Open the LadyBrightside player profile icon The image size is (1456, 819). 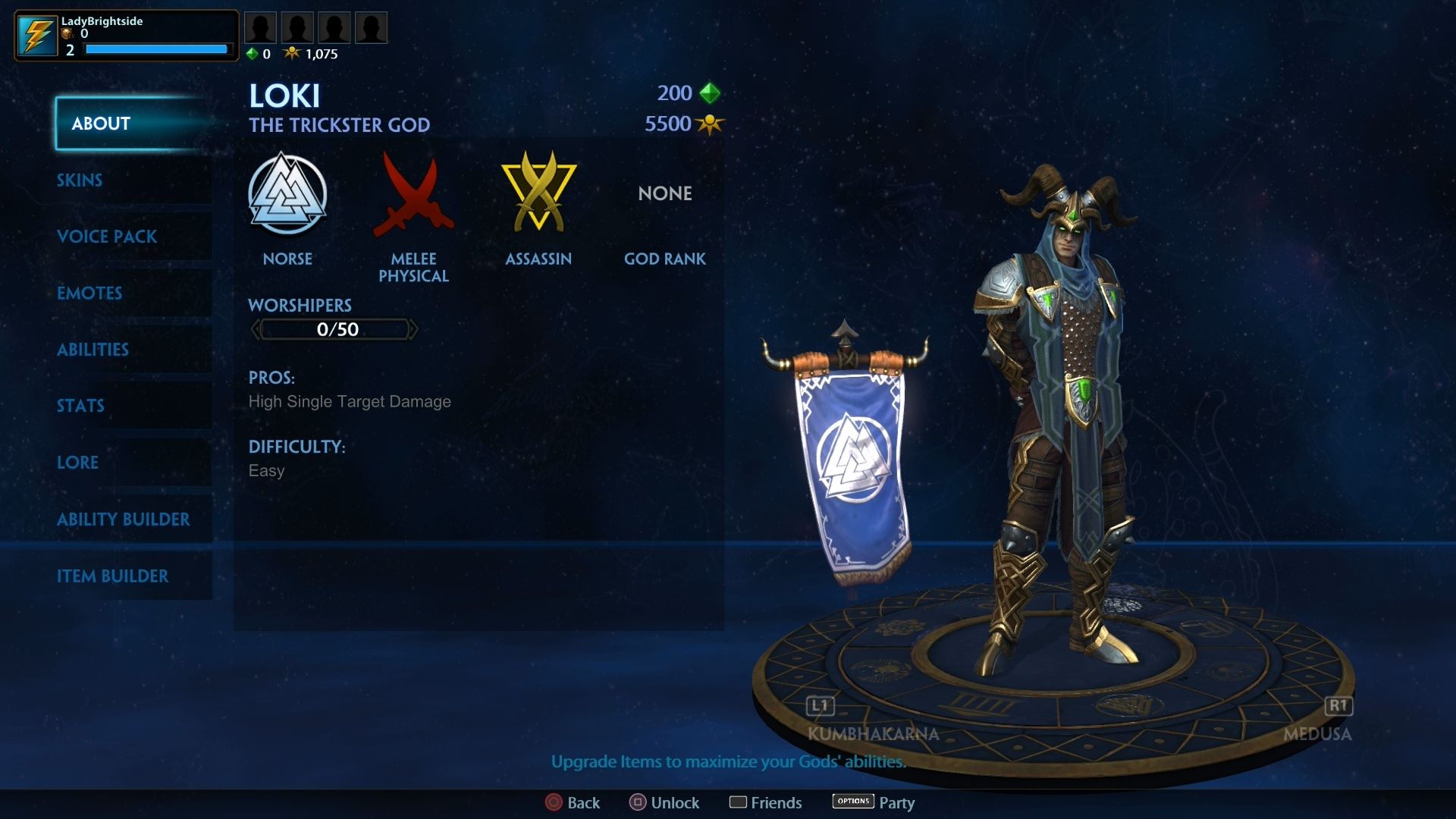[x=37, y=35]
